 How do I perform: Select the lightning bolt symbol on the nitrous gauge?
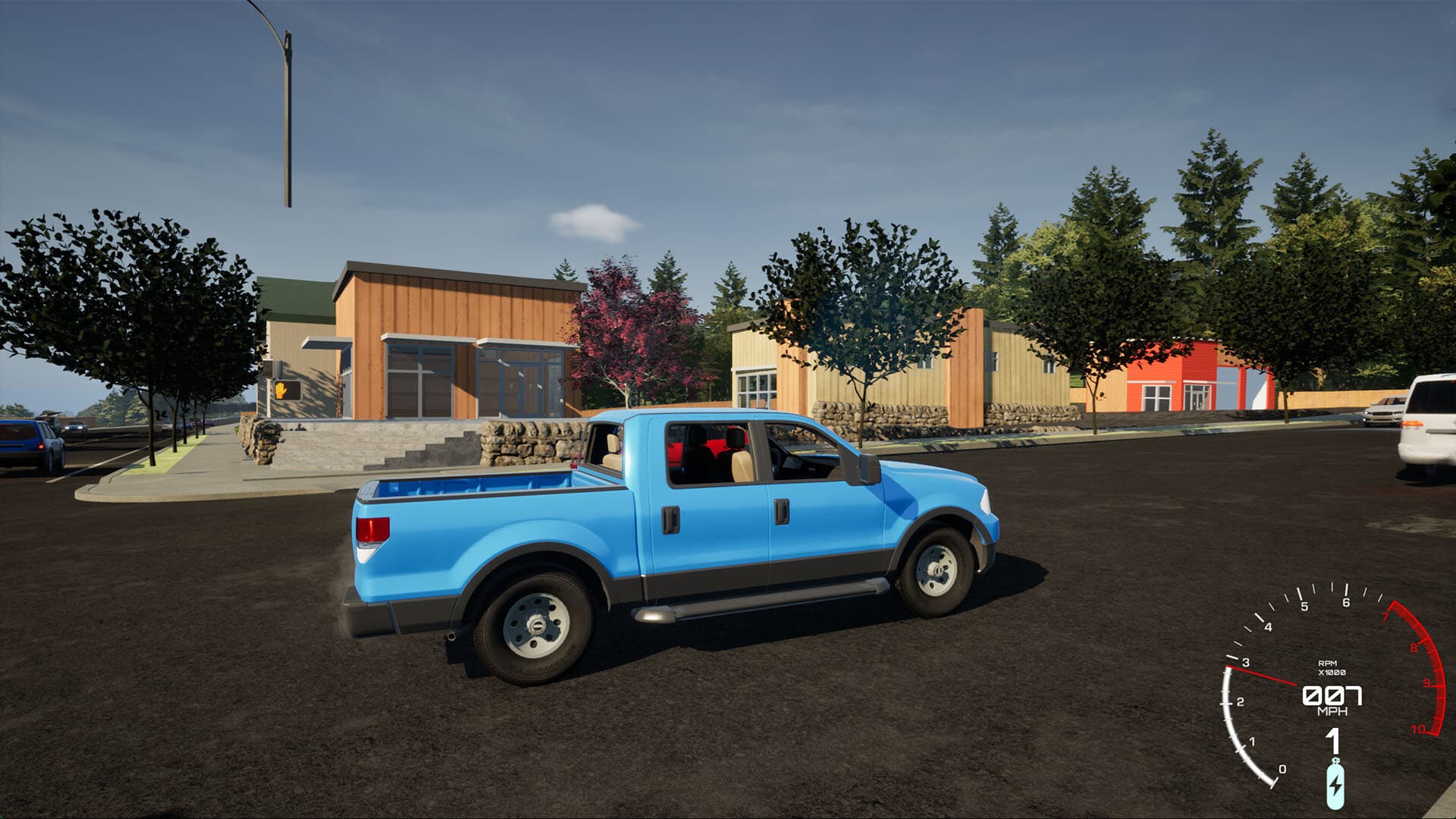pyautogui.click(x=1335, y=786)
